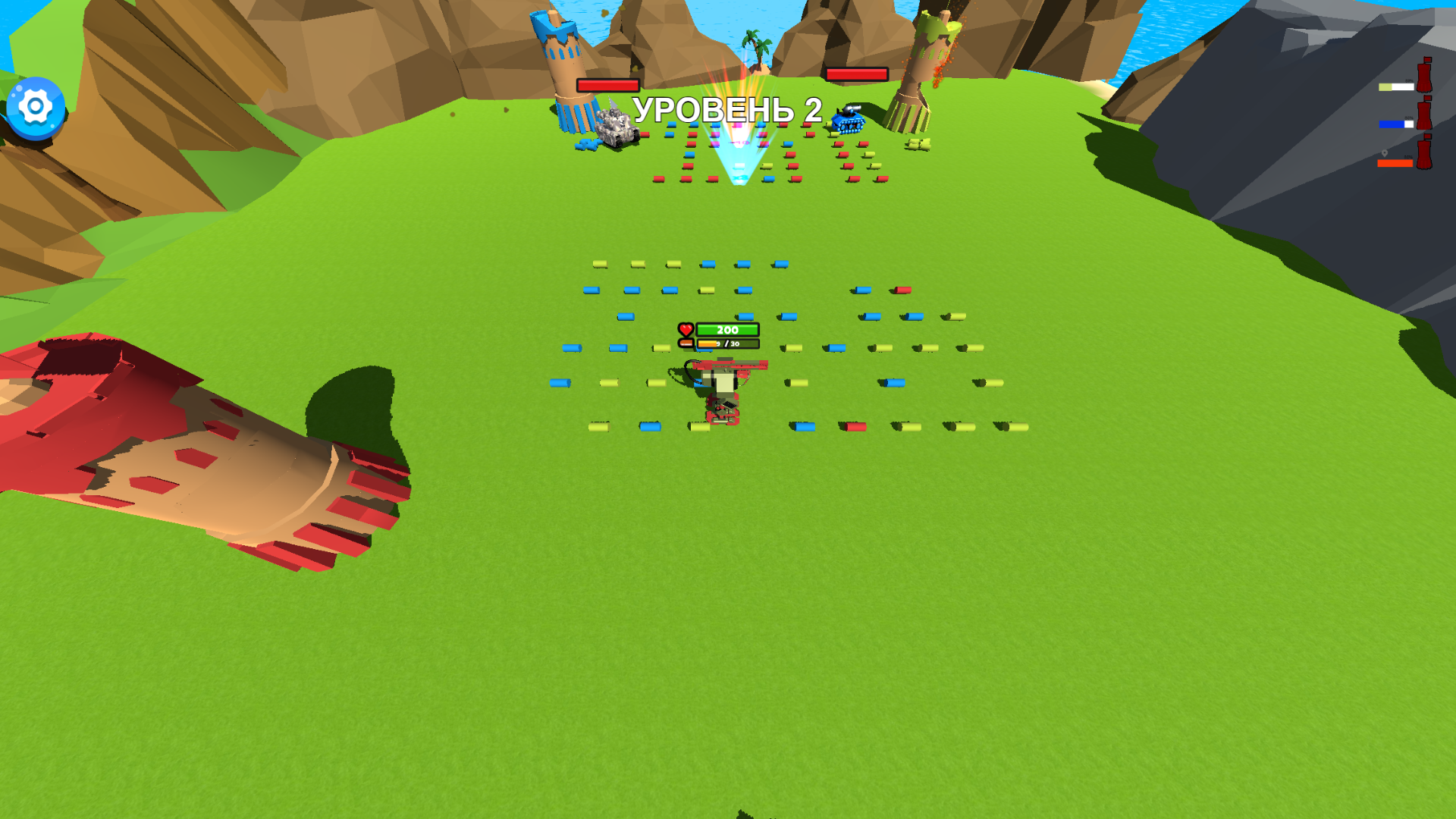Click the white tank near the blue tower
Image resolution: width=1456 pixels, height=819 pixels.
pyautogui.click(x=616, y=129)
